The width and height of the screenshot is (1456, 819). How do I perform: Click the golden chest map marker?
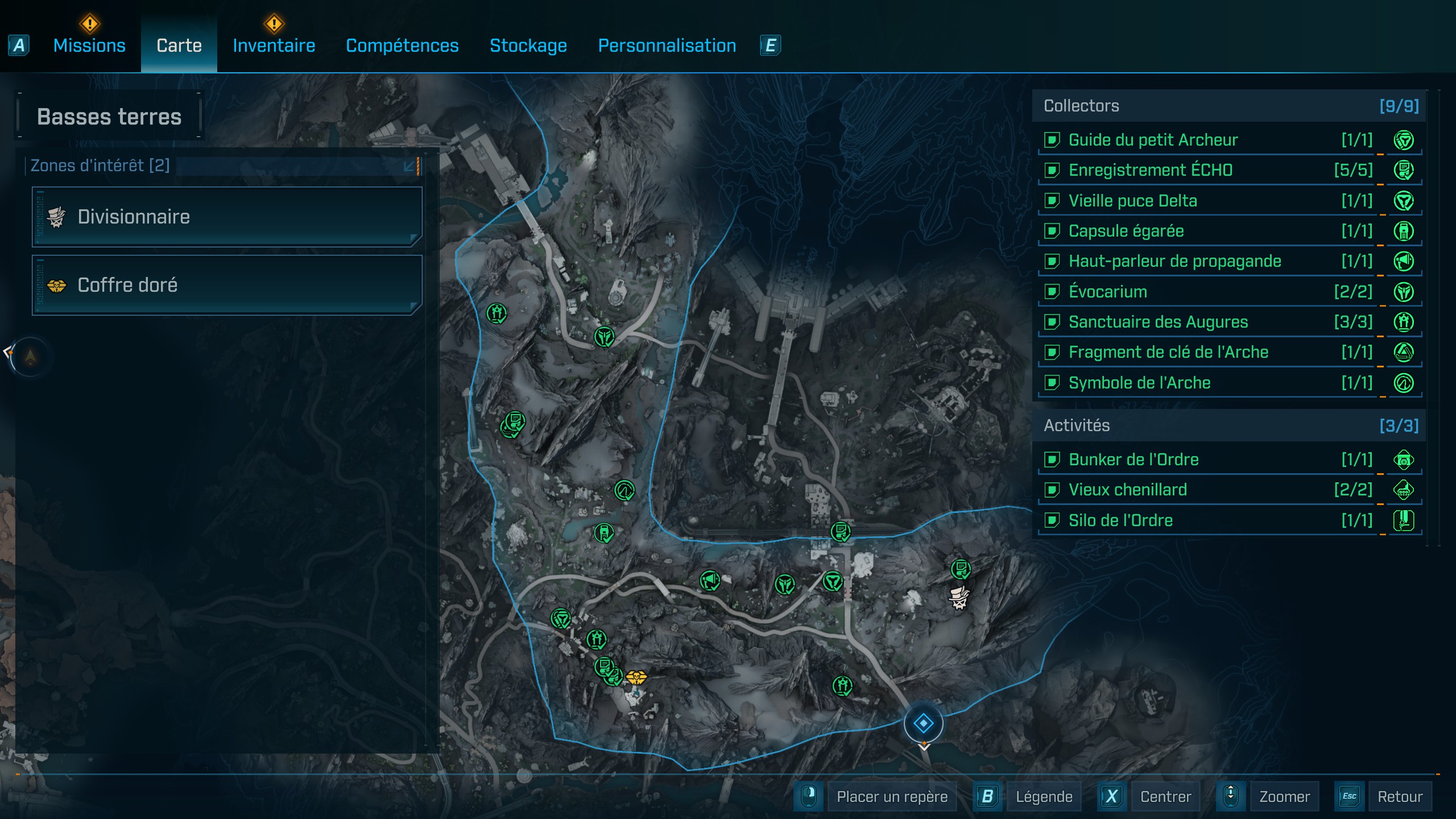point(636,677)
